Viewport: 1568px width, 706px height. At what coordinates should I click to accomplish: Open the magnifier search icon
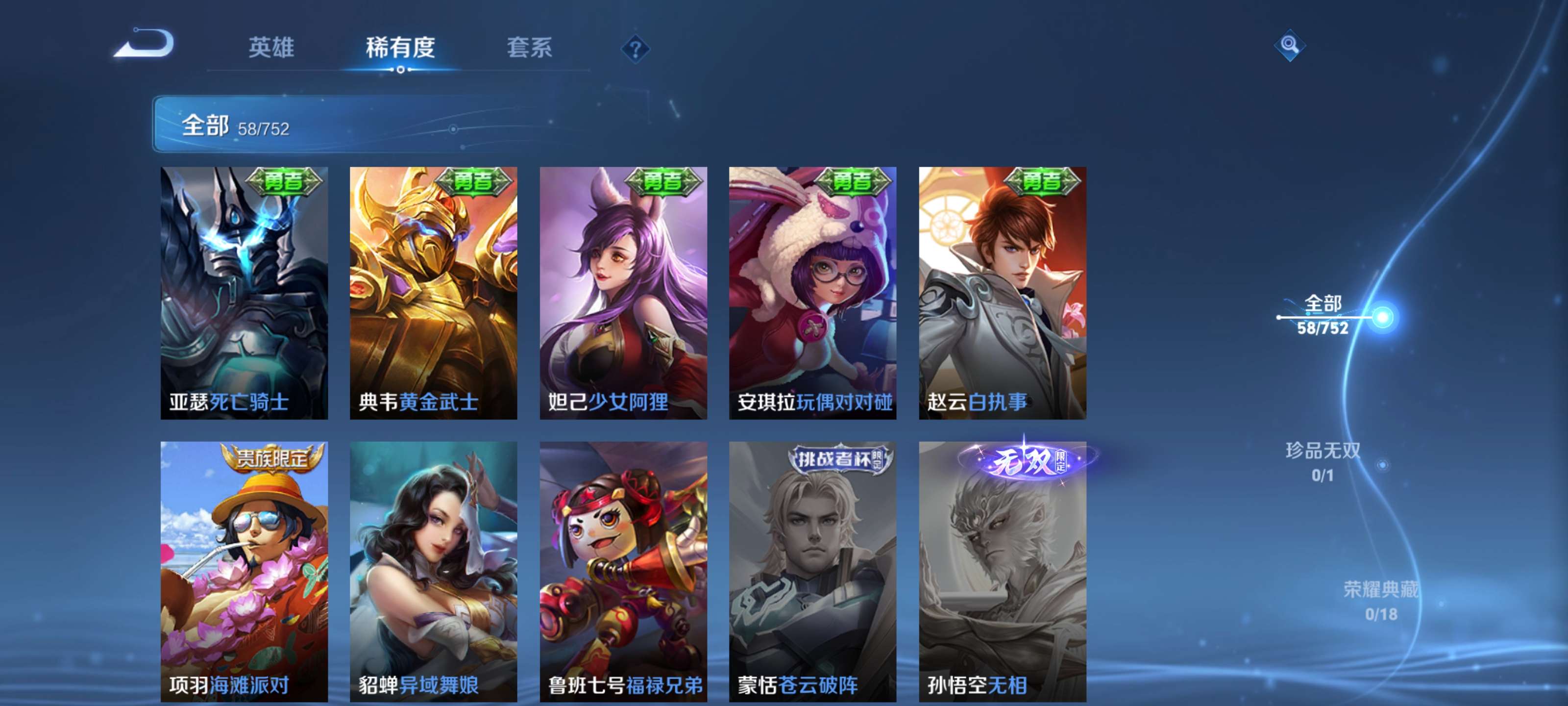1289,45
